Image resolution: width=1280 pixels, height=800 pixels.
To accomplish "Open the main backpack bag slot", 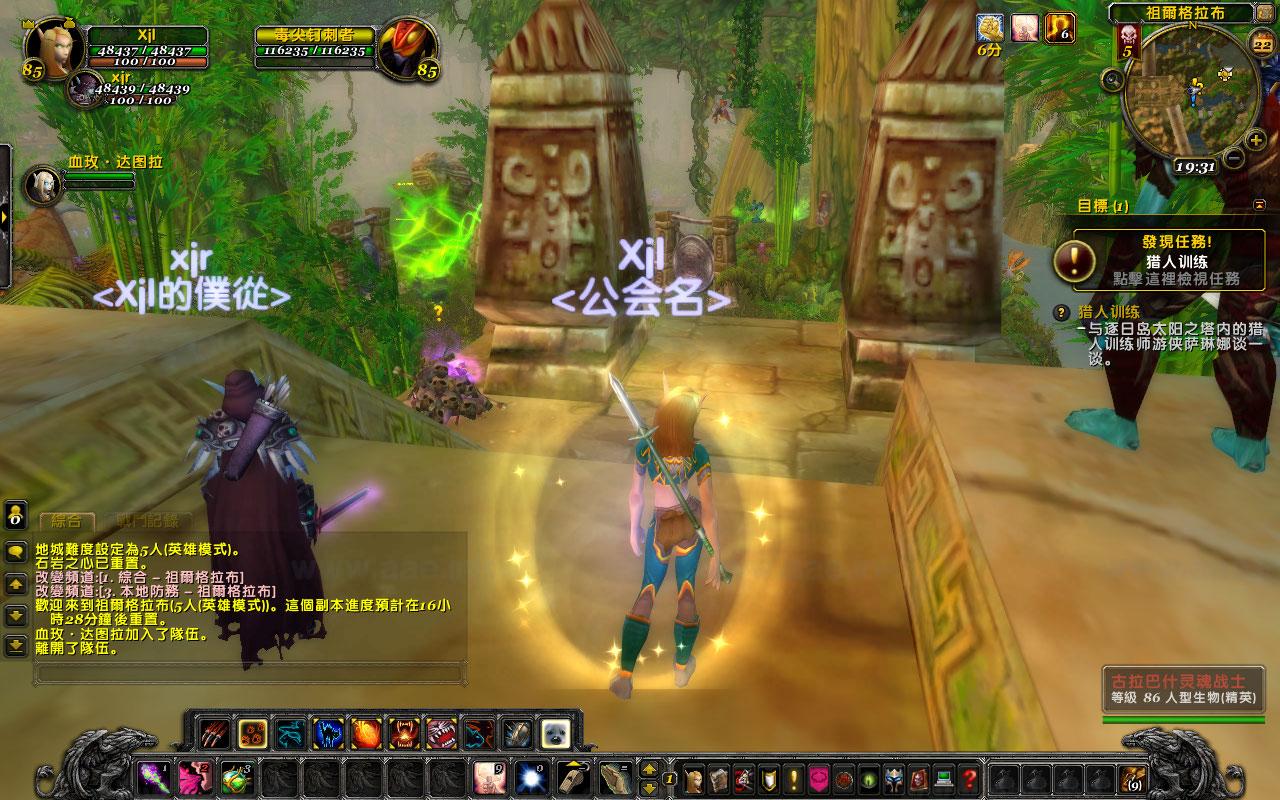I will coord(1133,777).
